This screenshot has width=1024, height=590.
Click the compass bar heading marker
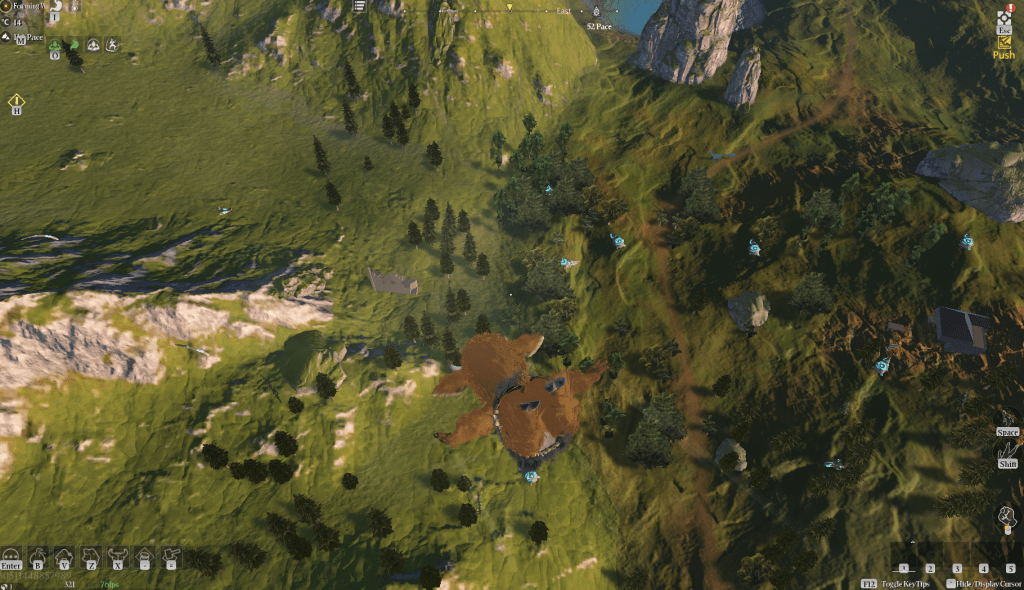click(x=509, y=8)
